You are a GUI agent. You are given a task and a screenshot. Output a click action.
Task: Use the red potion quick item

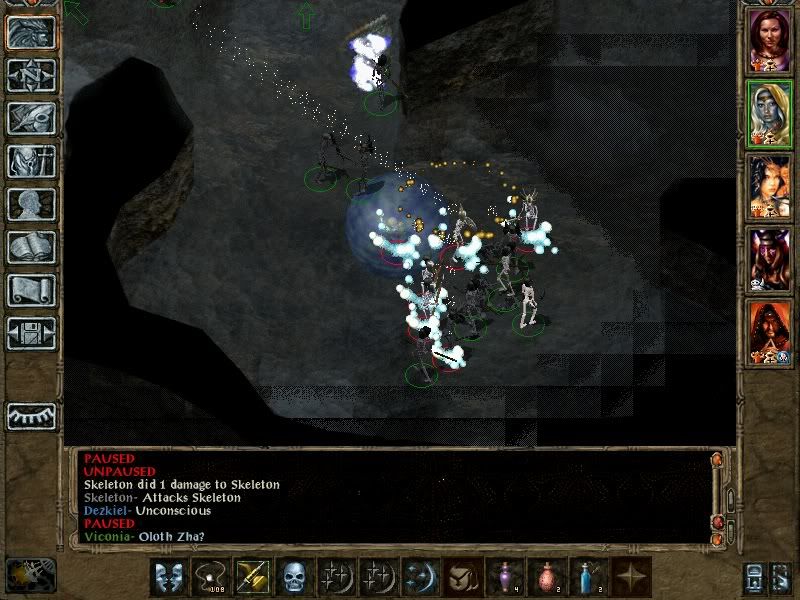click(547, 577)
